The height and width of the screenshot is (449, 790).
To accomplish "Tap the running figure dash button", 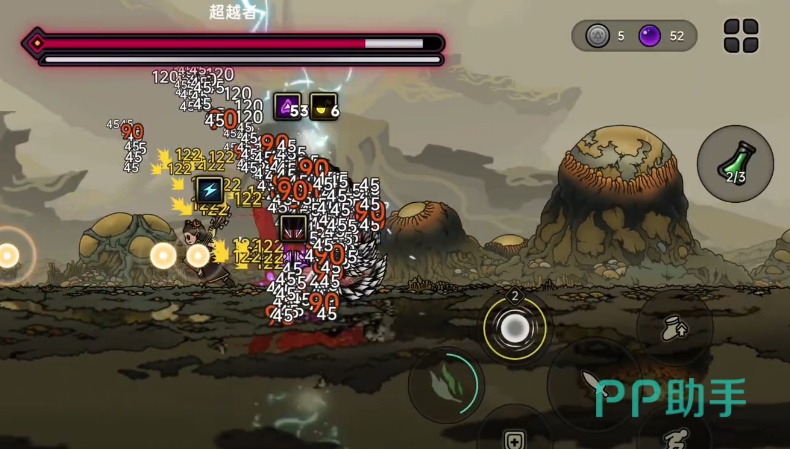I will click(x=676, y=438).
